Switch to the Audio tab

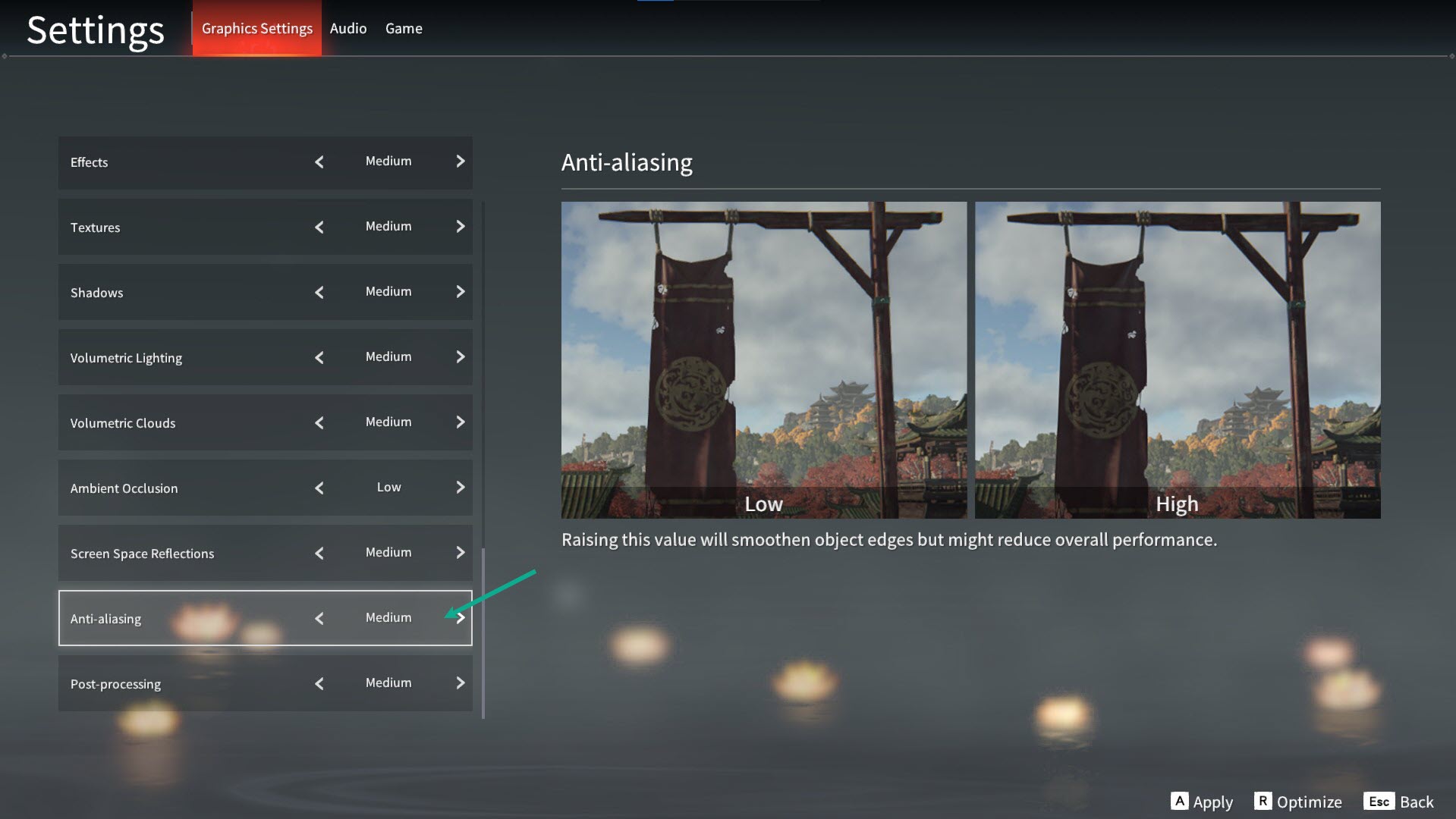[348, 29]
